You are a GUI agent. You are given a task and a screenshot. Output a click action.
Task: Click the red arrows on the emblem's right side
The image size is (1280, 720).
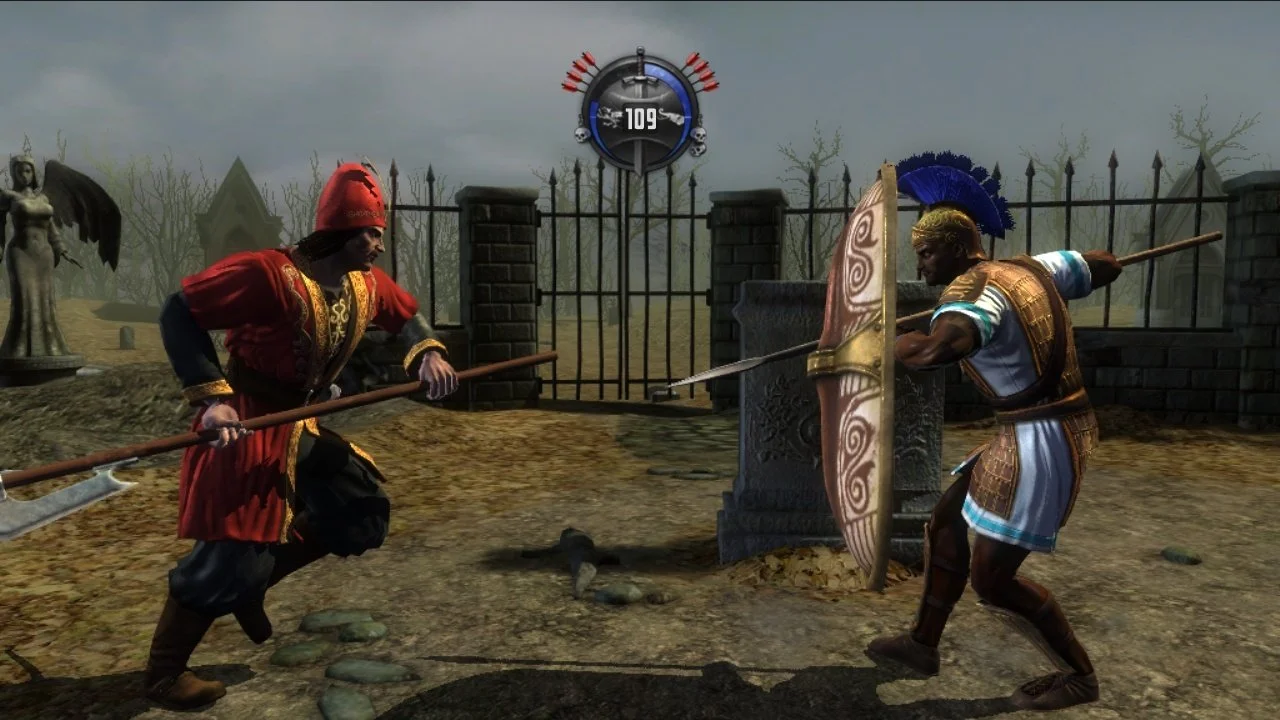pyautogui.click(x=703, y=72)
